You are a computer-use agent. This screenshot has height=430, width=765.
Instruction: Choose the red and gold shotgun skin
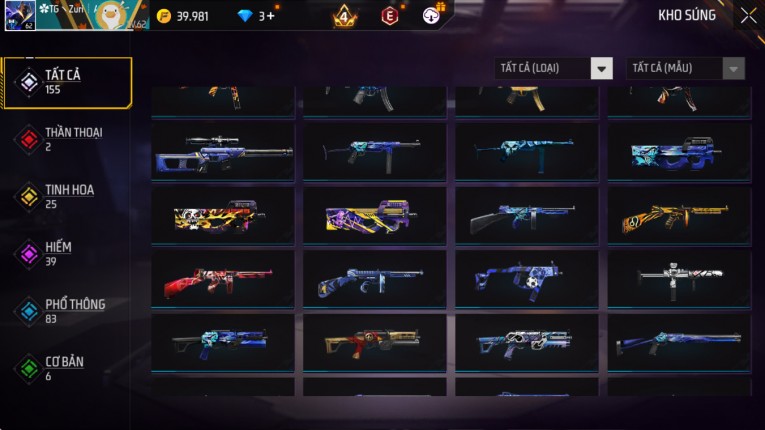[374, 343]
